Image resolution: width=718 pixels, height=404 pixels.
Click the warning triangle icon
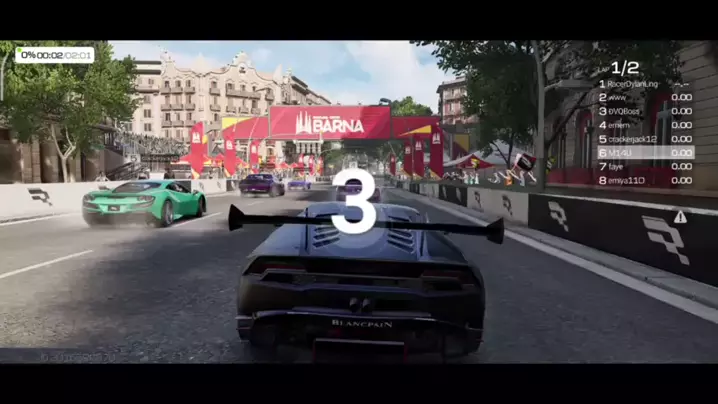point(680,217)
